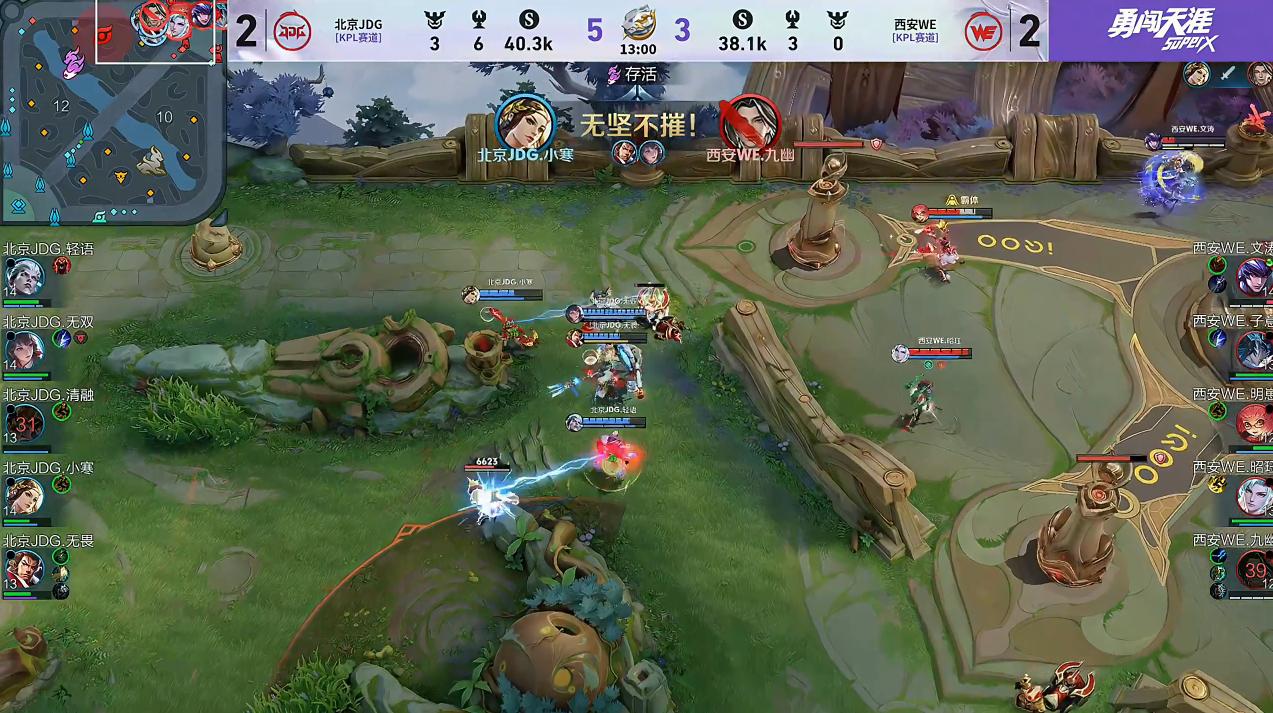Click the 存活 survival indicator under timer

[x=633, y=74]
